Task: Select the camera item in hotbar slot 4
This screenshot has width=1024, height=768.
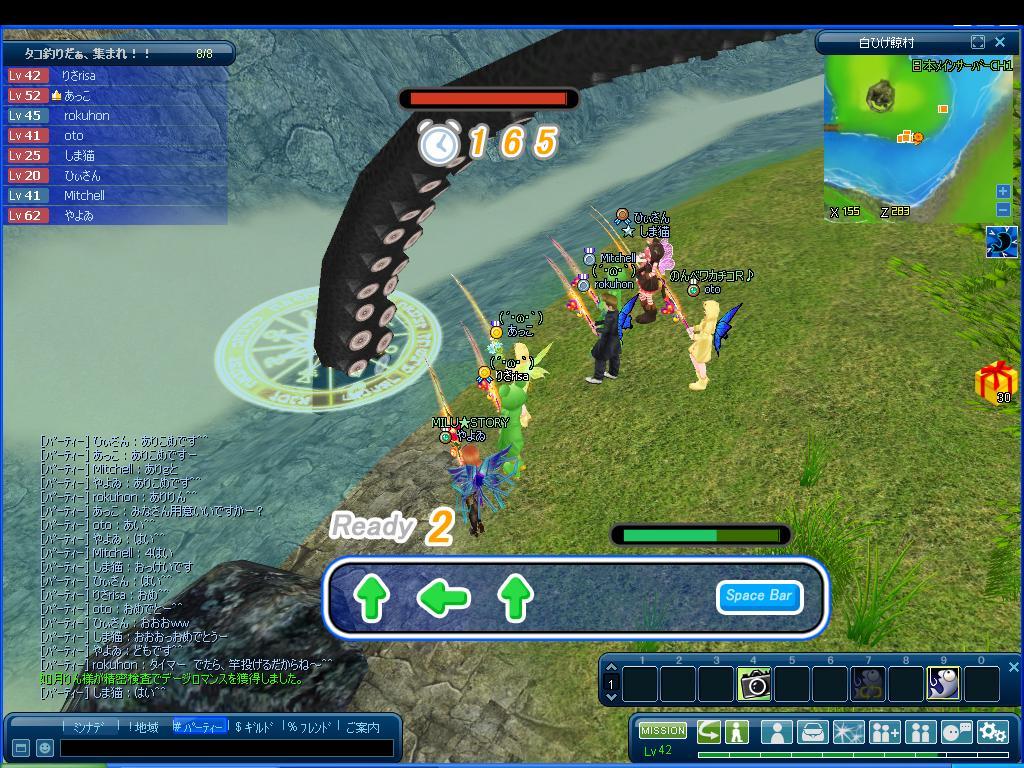Action: pos(754,684)
